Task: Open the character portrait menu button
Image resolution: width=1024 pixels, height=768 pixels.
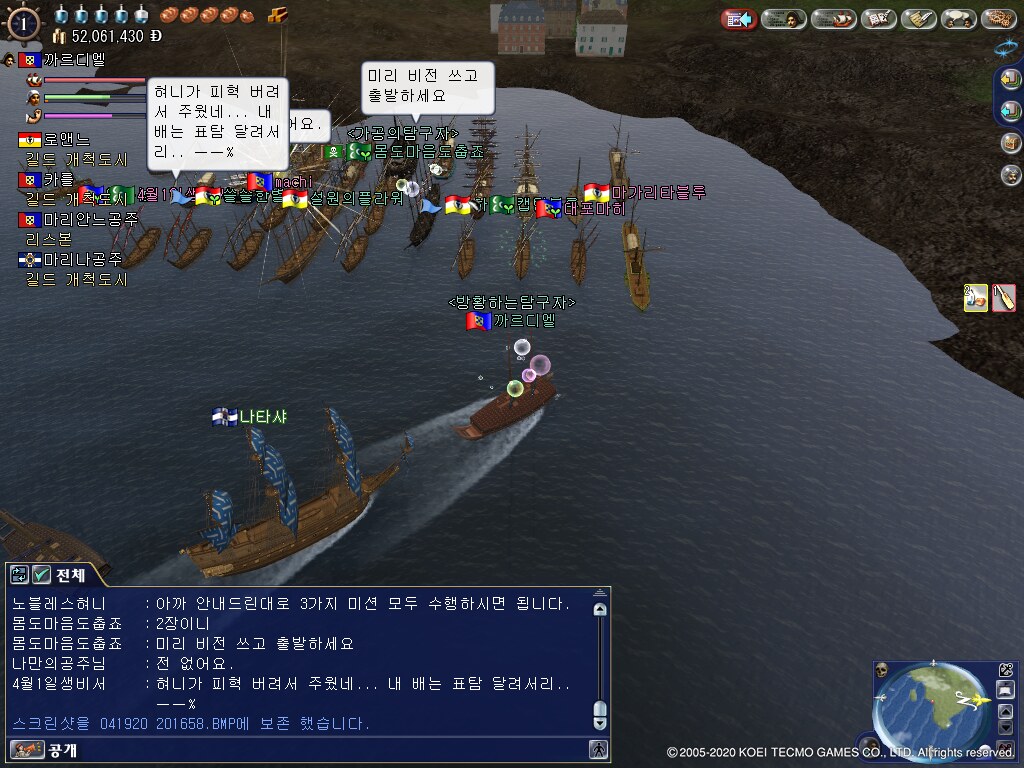Action: [x=785, y=19]
